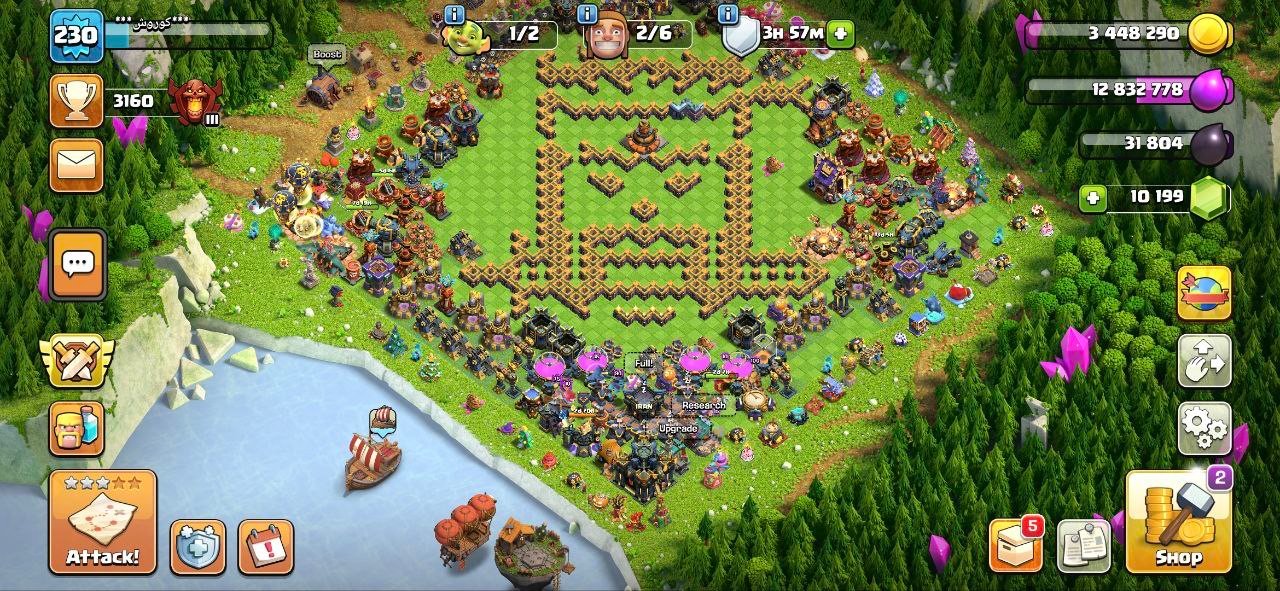Open the Shop
Screen dimensions: 1280x591
coord(1178,521)
